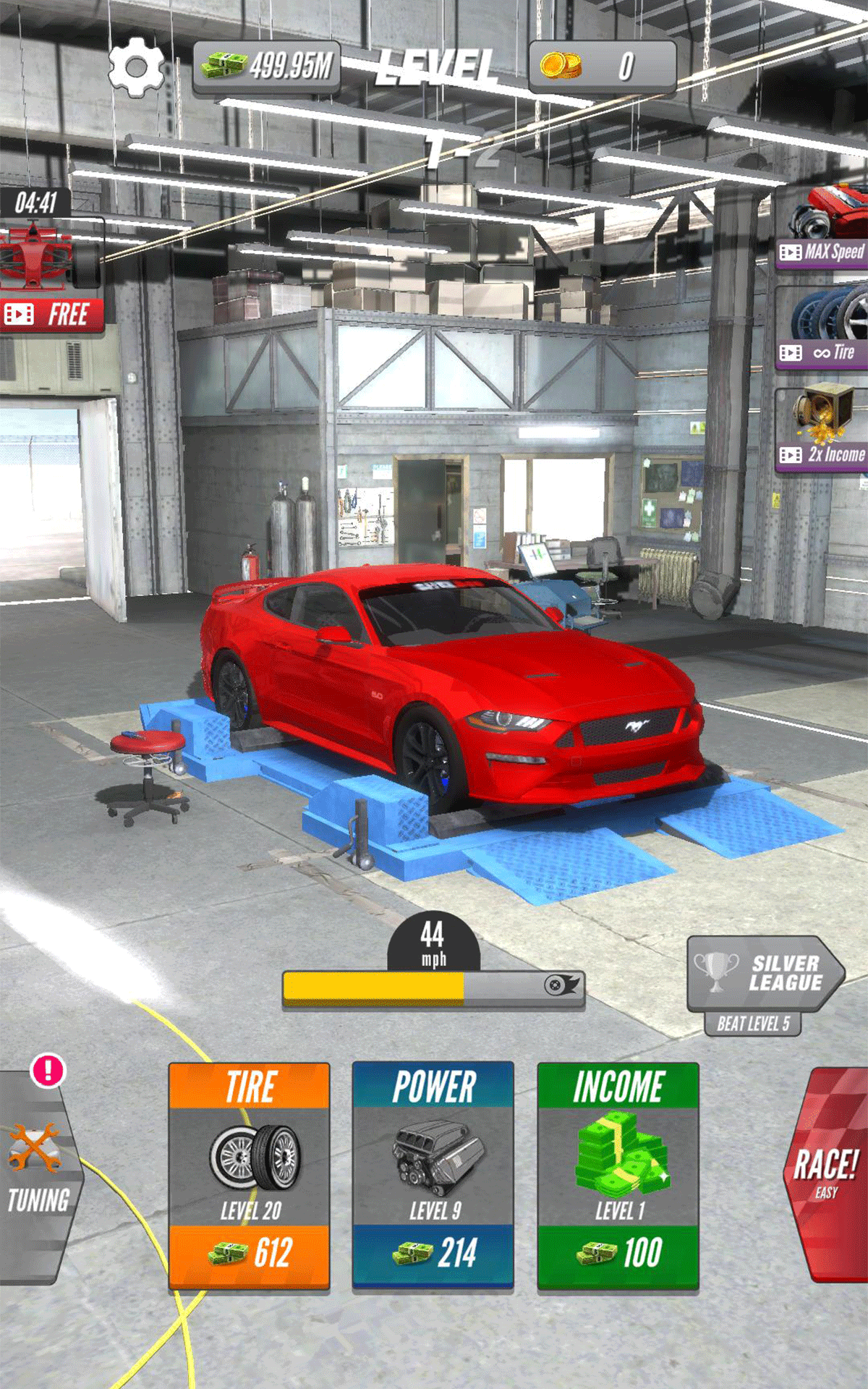Claim the FREE race car offer
Screen dimensions: 868x1389
(x=52, y=313)
